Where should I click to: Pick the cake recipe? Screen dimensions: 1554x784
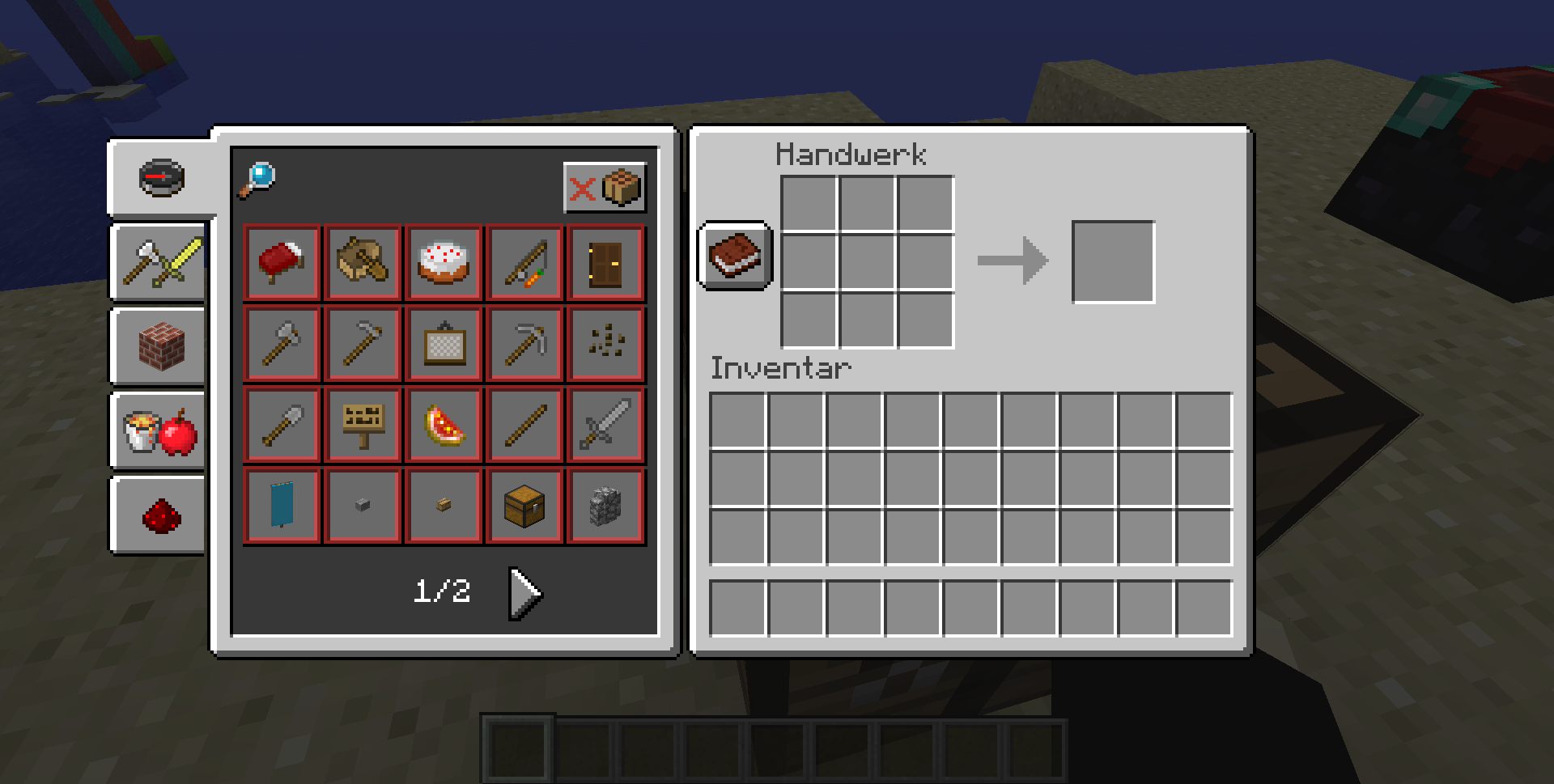(x=444, y=263)
